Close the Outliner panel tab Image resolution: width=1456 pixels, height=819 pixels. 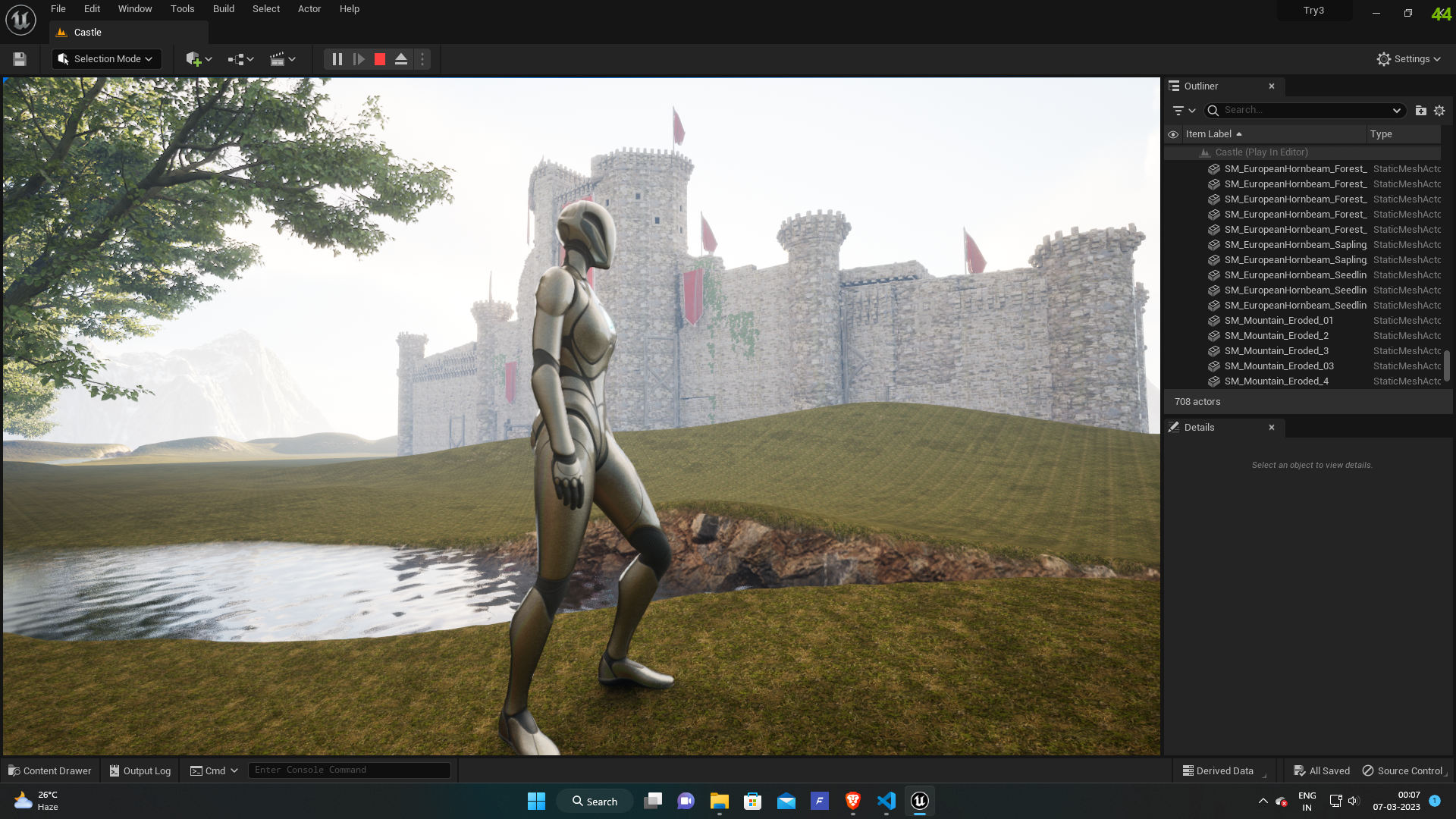[1272, 86]
